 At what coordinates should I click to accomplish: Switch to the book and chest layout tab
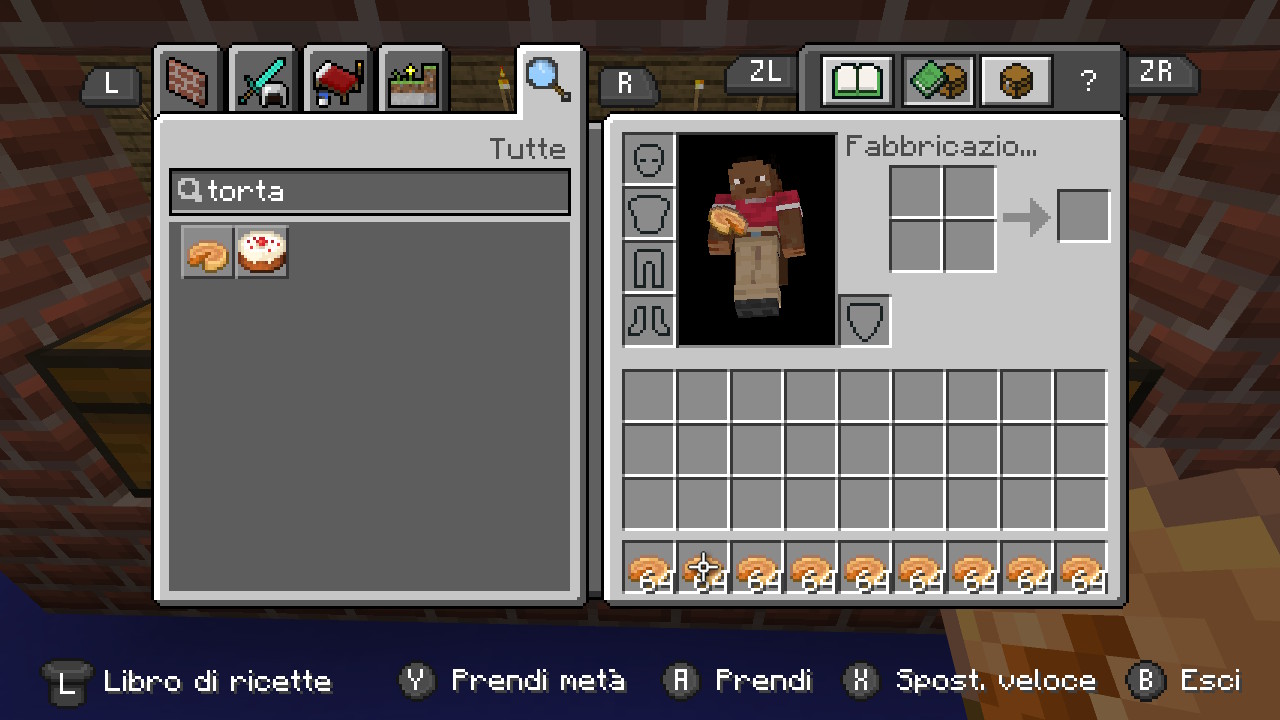pos(938,80)
